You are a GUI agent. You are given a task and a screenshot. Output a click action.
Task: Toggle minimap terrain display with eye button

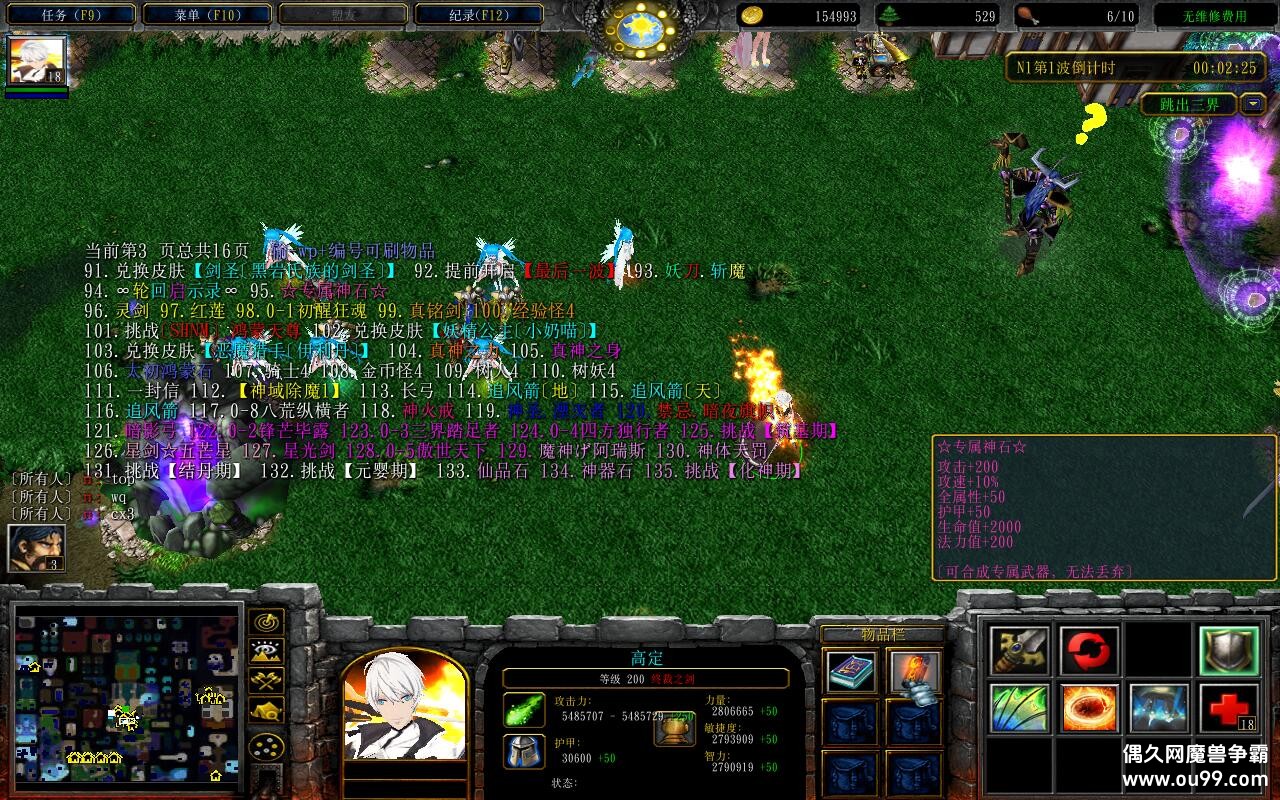266,652
